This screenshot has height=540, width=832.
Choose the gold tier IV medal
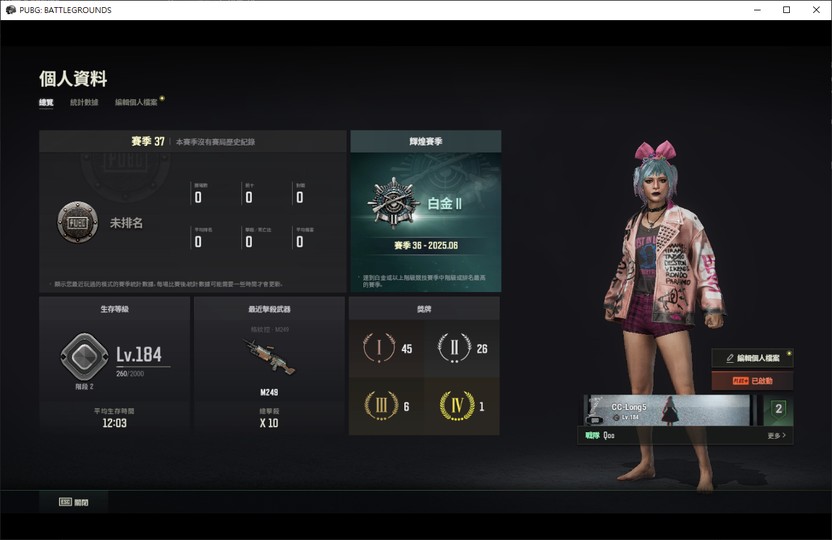tap(463, 406)
